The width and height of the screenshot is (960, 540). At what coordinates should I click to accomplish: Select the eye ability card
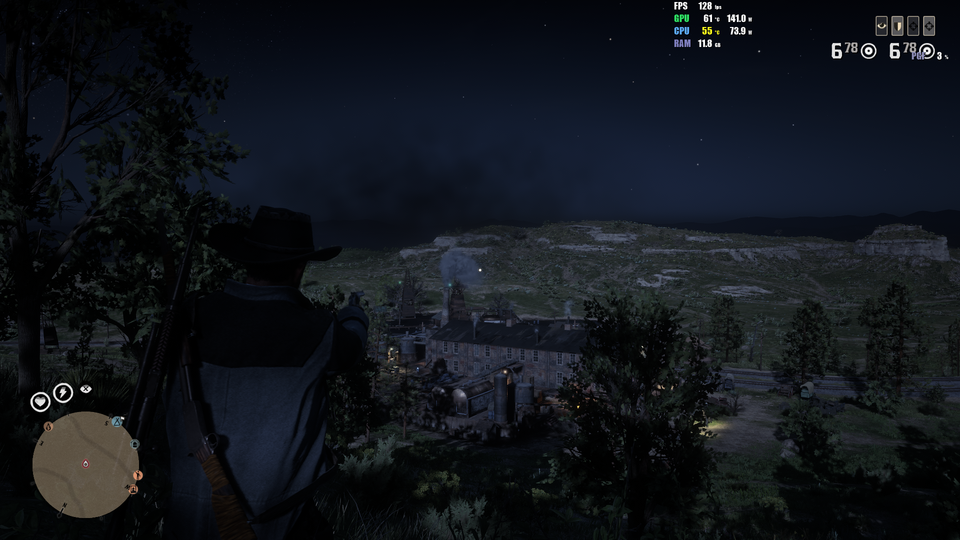click(x=881, y=26)
